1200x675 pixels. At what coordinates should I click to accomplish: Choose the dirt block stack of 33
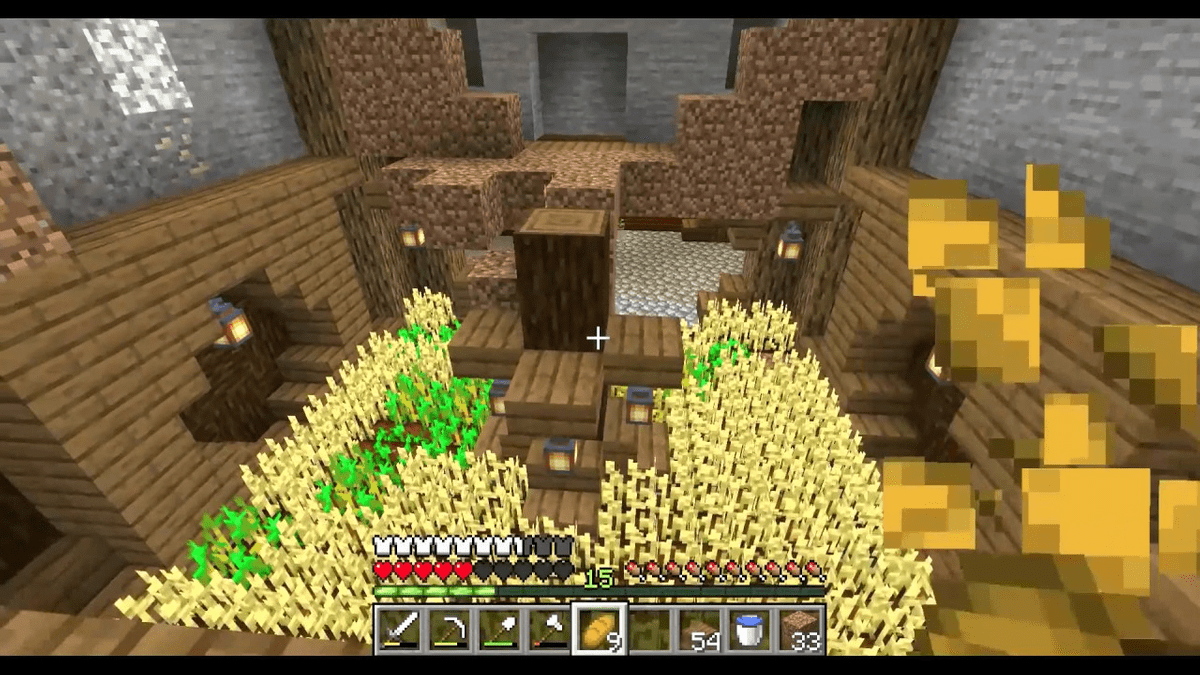[799, 629]
